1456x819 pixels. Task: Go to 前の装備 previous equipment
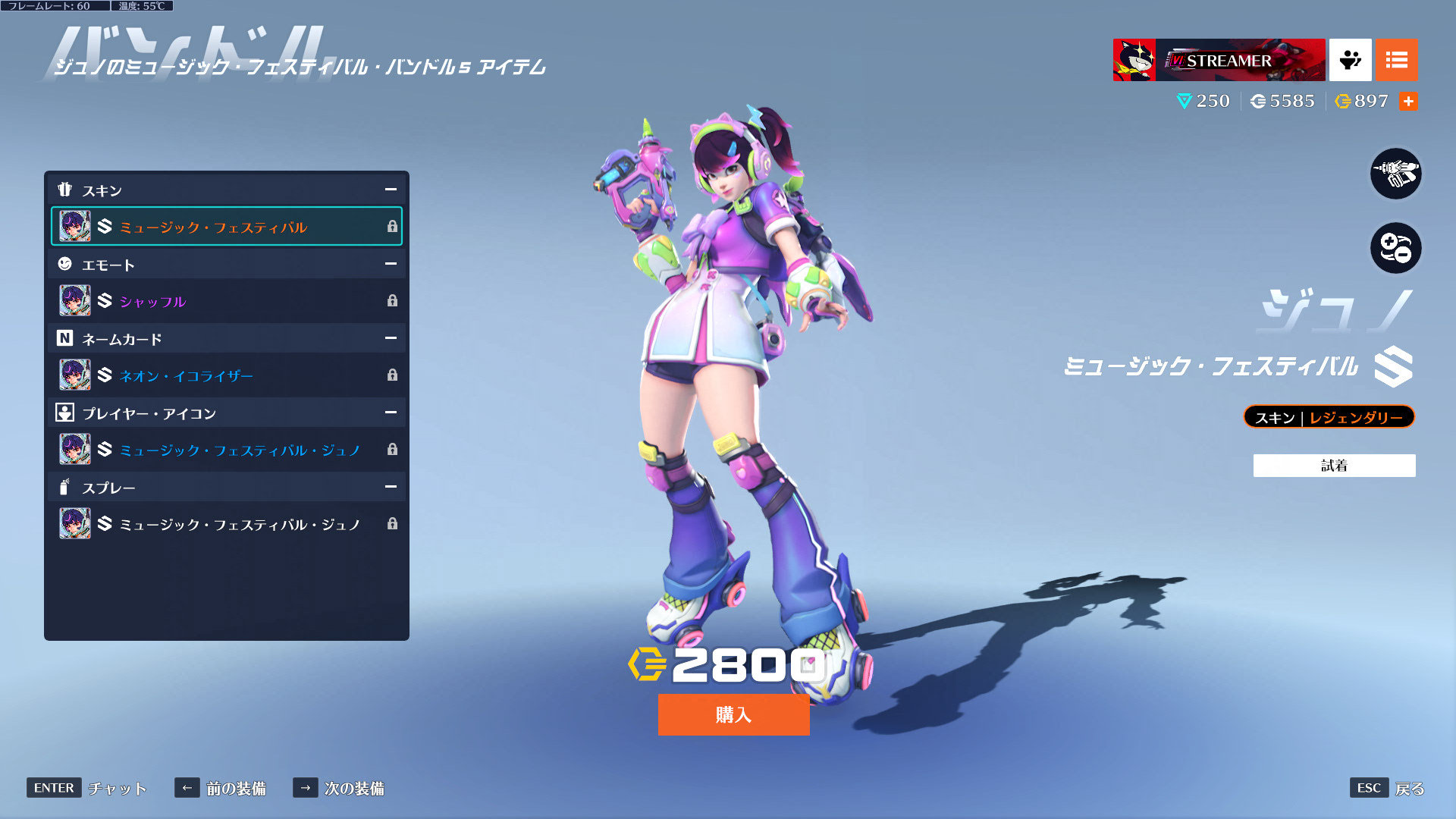tap(220, 788)
